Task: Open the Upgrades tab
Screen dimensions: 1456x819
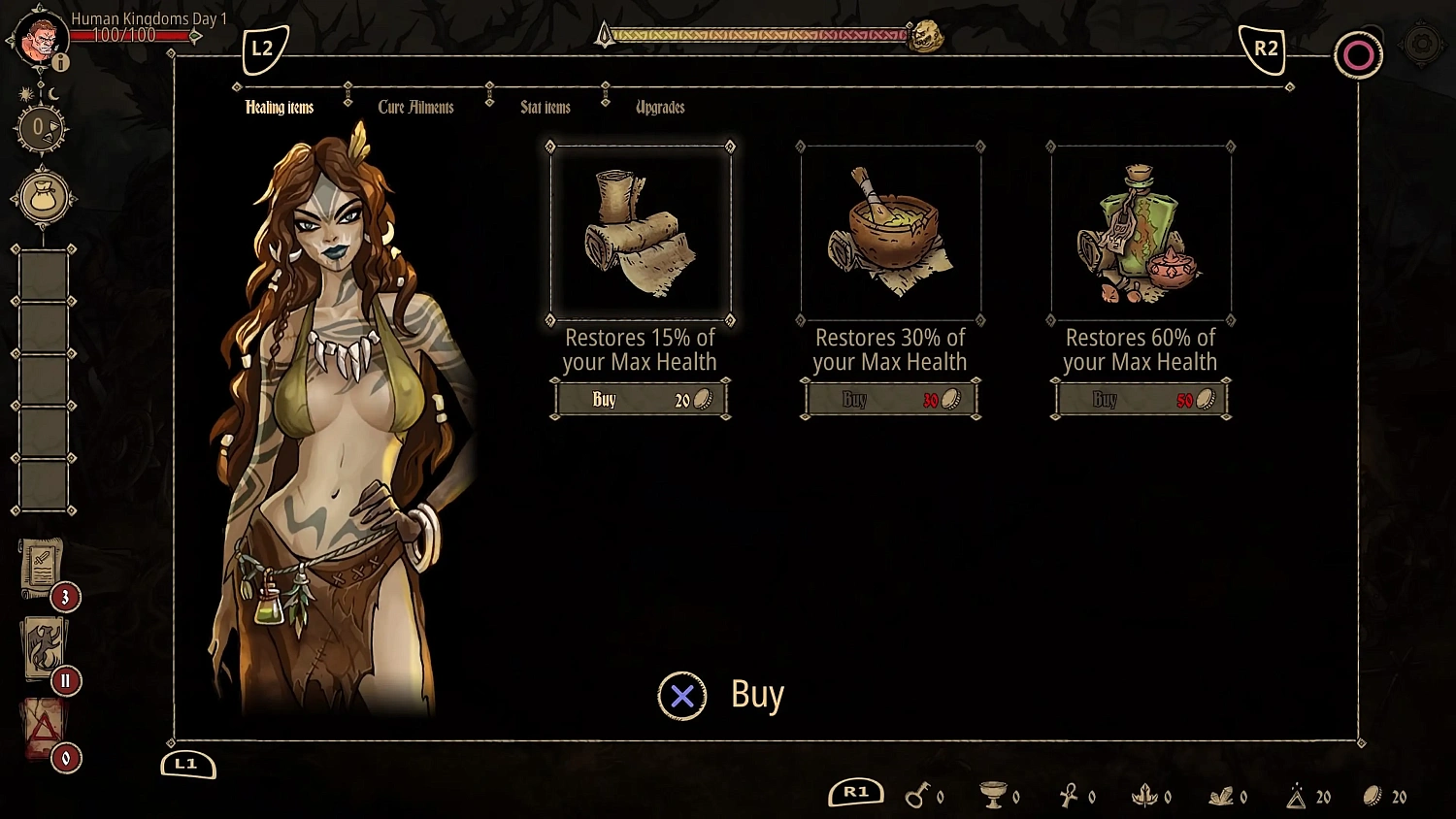Action: 660,107
